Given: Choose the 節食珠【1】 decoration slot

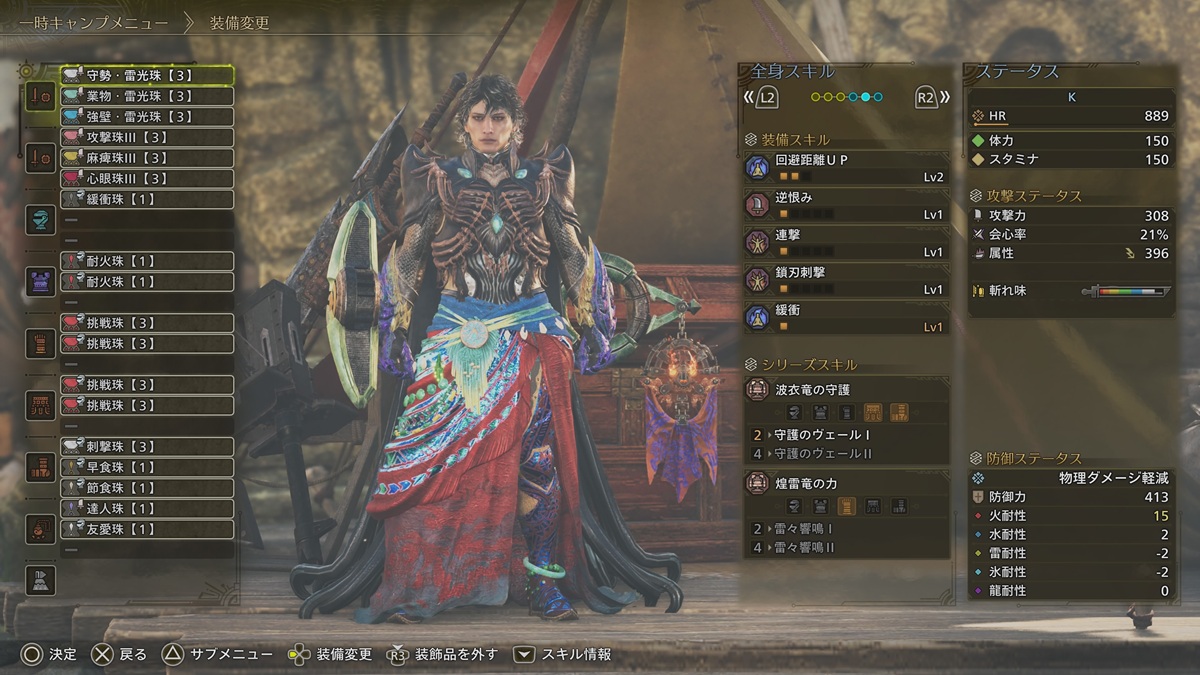Looking at the screenshot, I should click(x=147, y=488).
